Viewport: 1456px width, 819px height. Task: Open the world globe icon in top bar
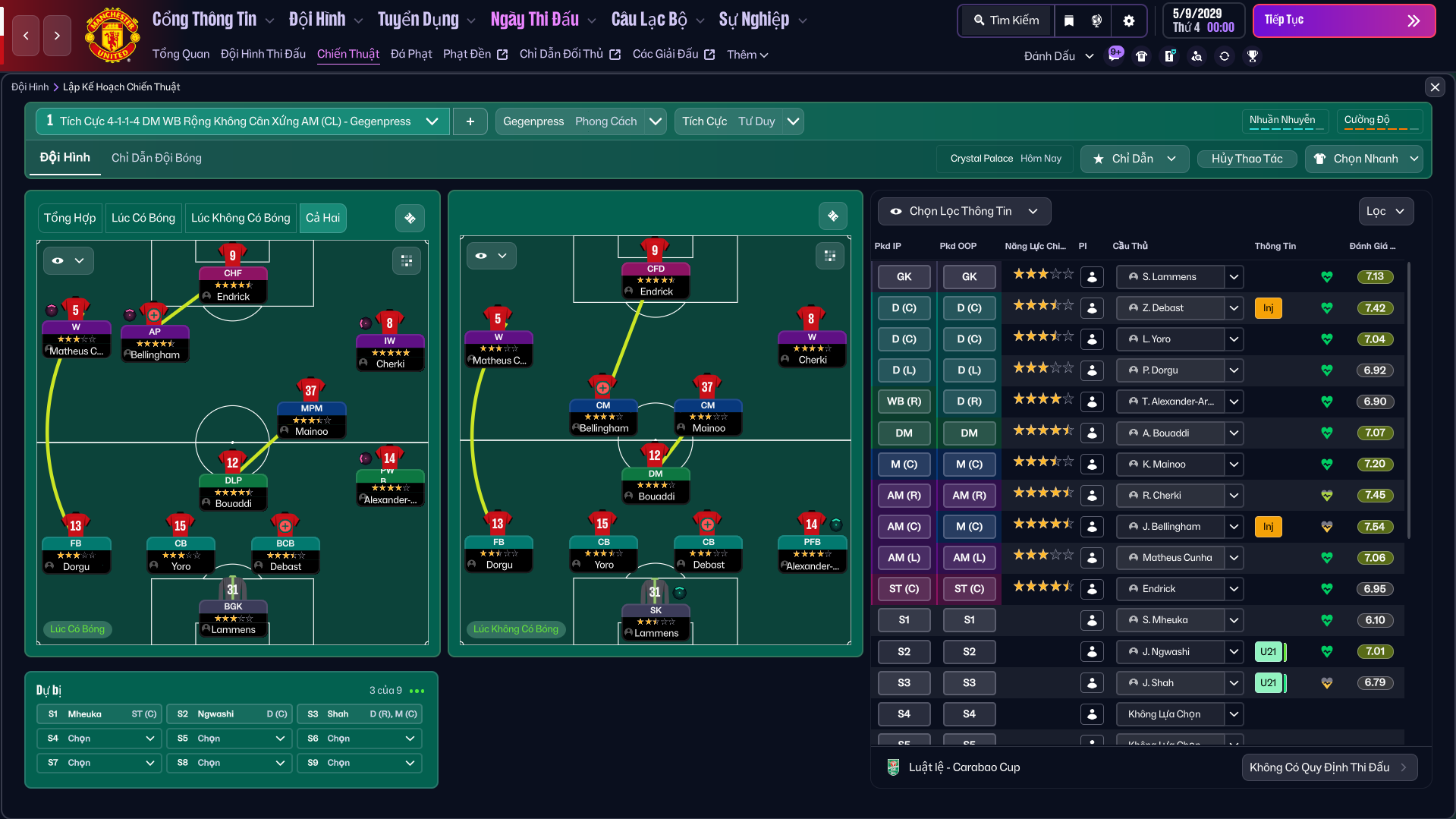tap(1096, 20)
